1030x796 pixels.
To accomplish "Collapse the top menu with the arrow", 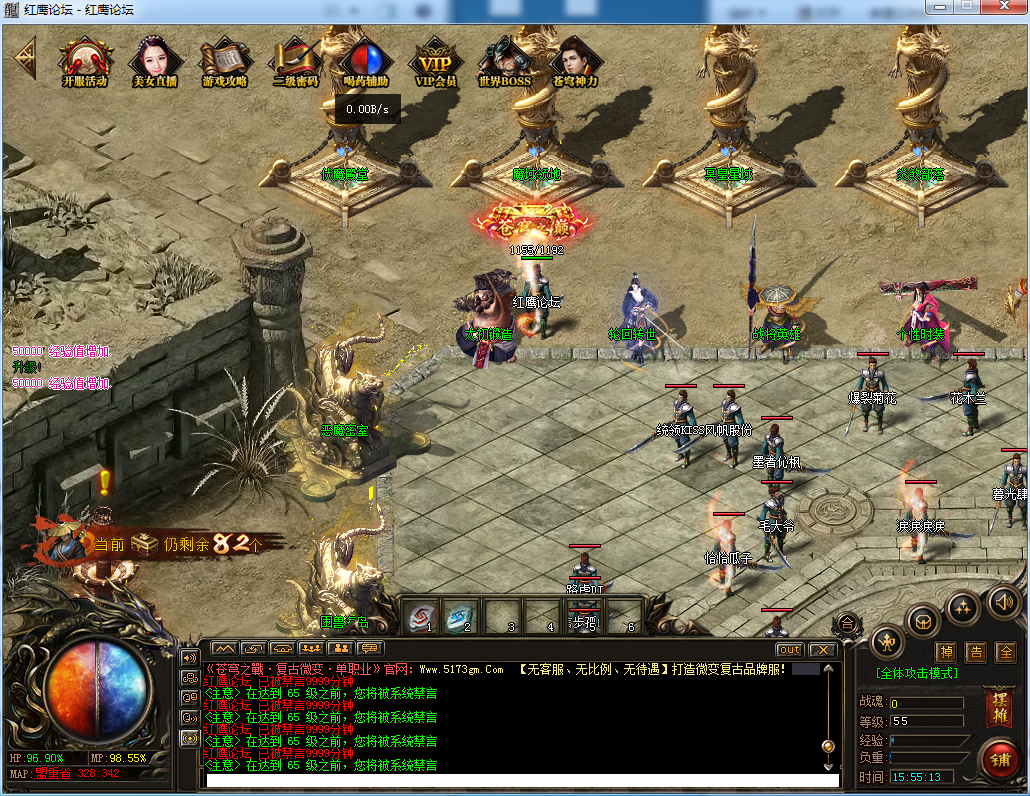I will tap(25, 58).
